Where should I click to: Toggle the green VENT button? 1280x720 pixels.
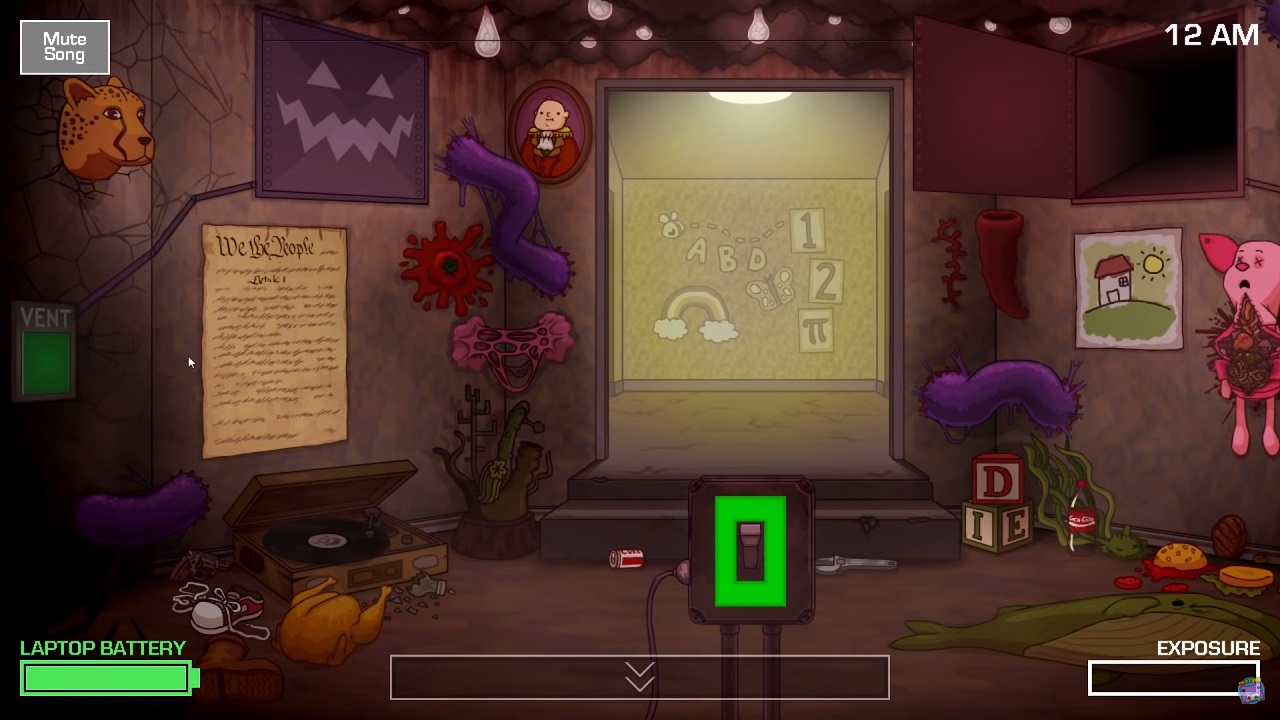pyautogui.click(x=46, y=362)
